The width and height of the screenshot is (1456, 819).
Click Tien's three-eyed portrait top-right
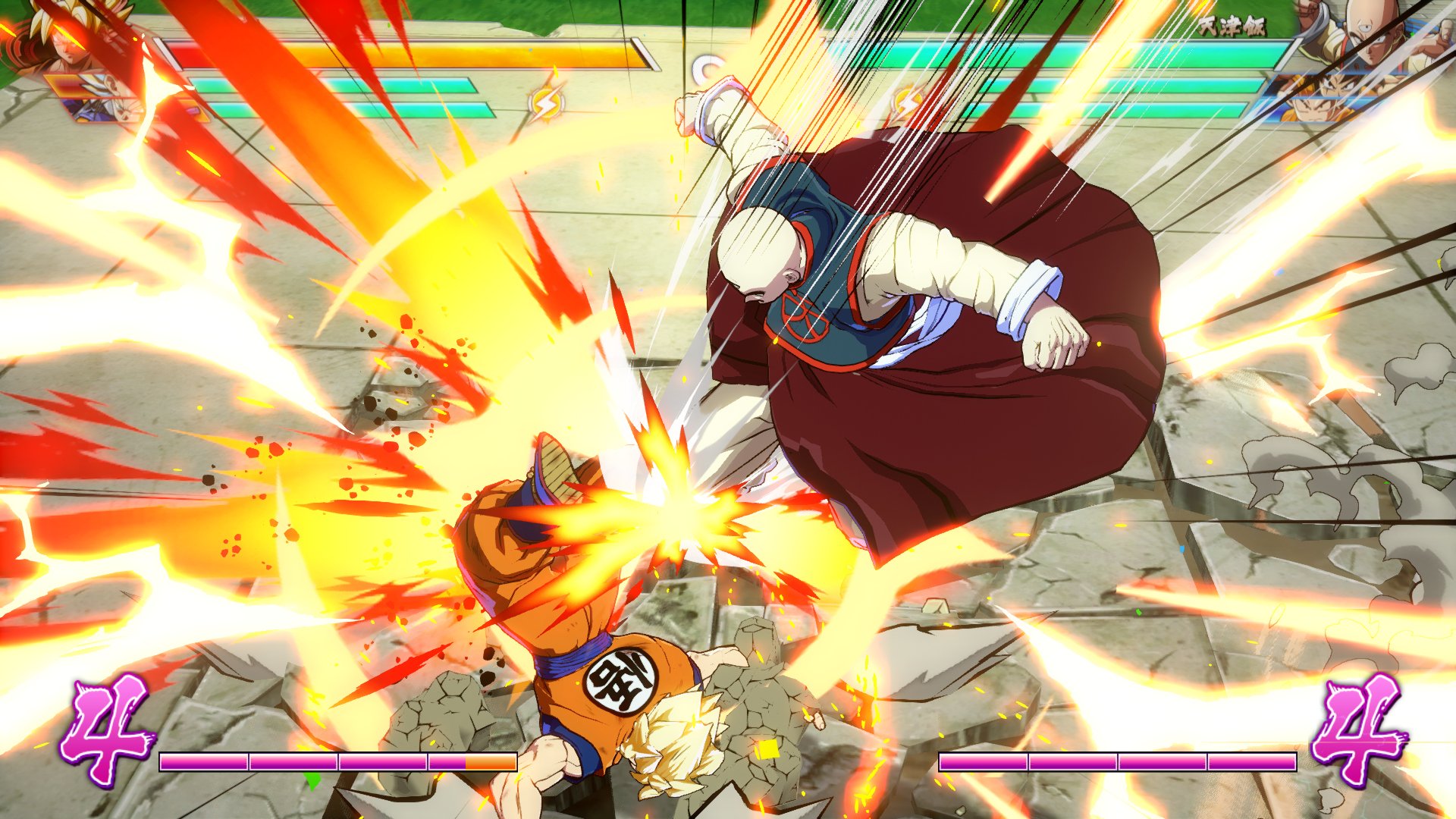coord(1370,38)
